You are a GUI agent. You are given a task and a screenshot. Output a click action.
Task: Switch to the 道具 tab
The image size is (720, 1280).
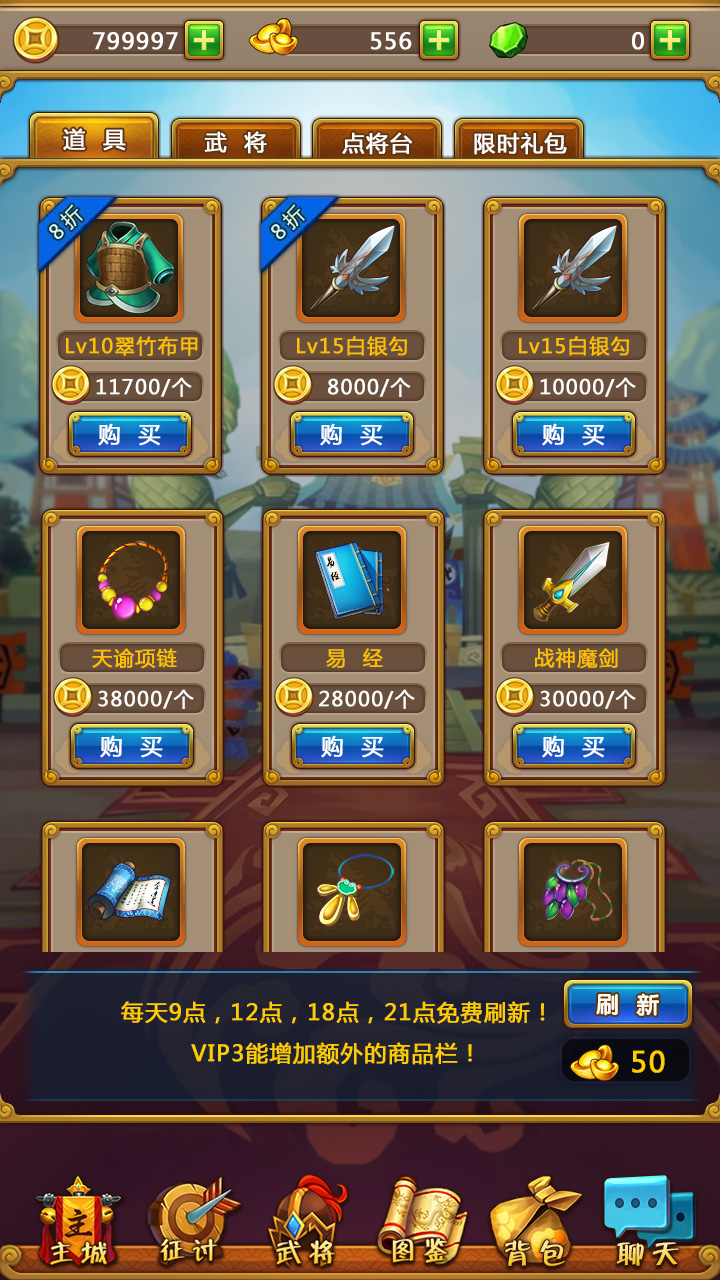(94, 139)
